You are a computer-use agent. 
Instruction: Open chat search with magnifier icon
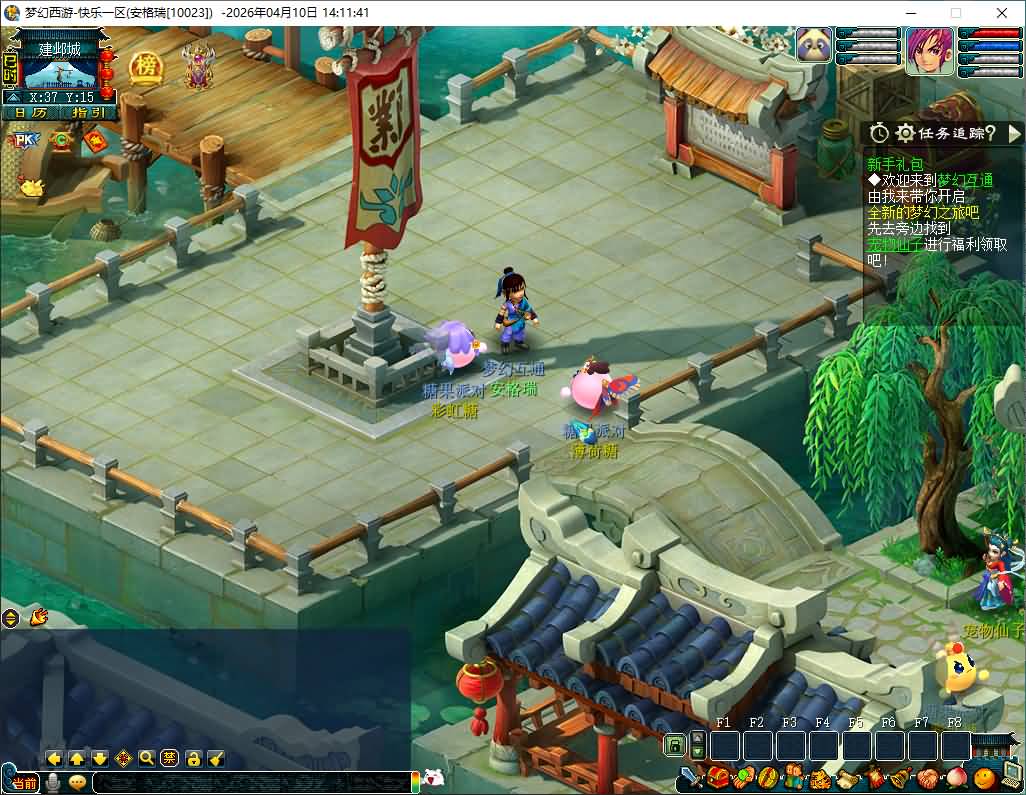click(147, 758)
